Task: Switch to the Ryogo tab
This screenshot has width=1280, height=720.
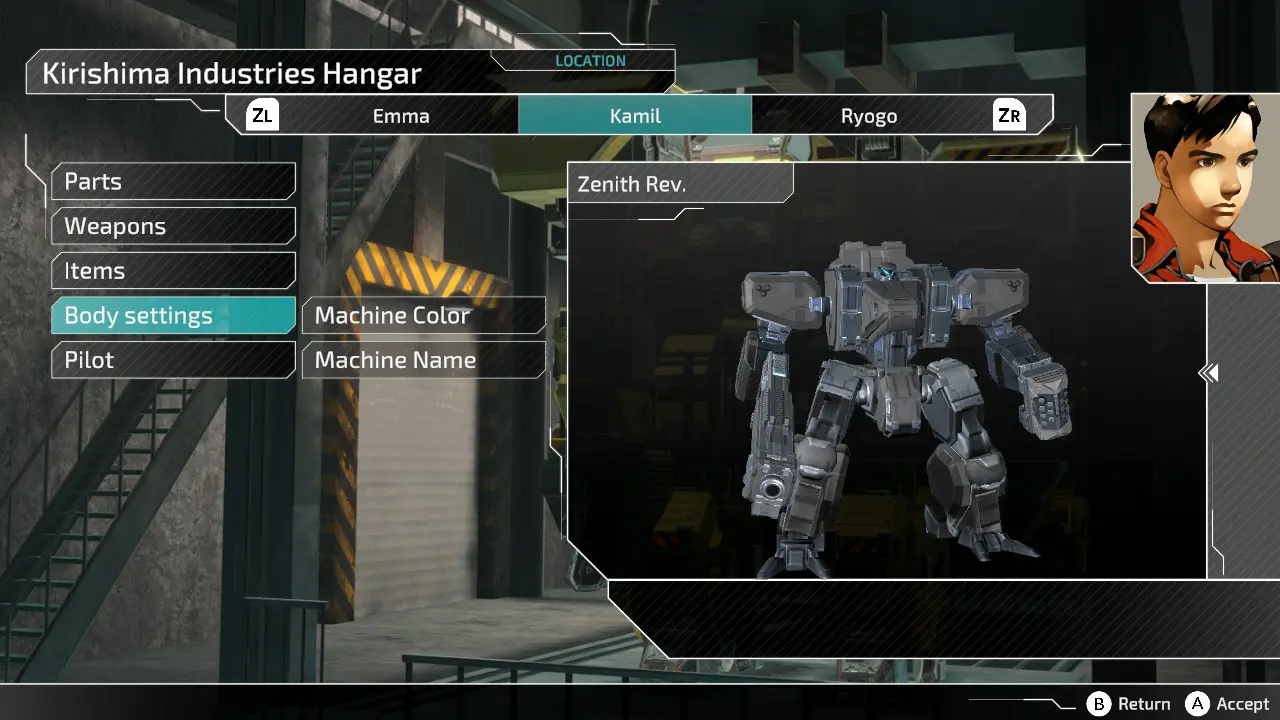Action: tap(868, 116)
